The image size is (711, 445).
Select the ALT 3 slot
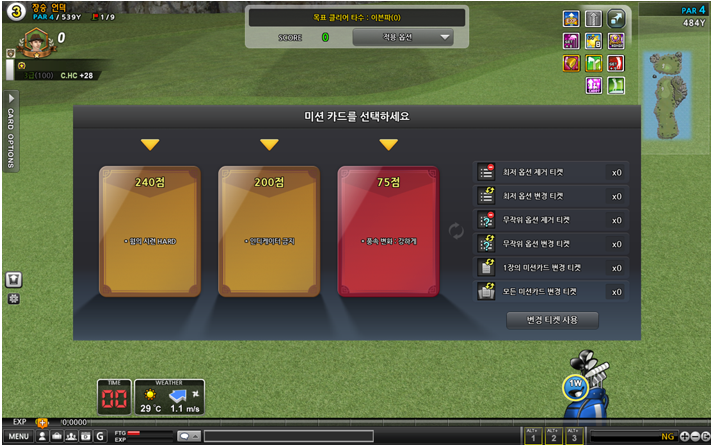pos(574,435)
